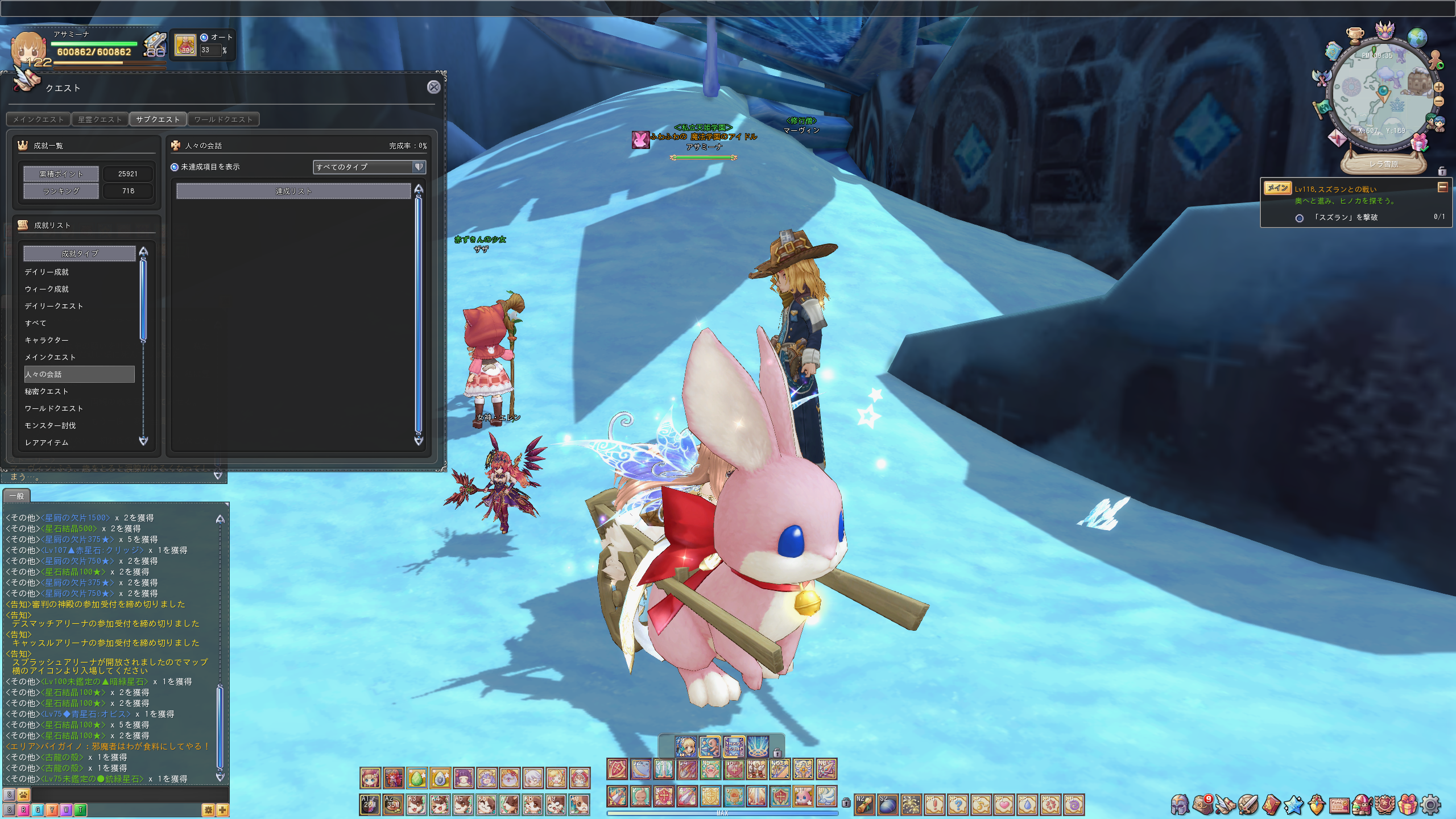Close the クエスト window
Image resolution: width=1456 pixels, height=819 pixels.
pyautogui.click(x=433, y=87)
